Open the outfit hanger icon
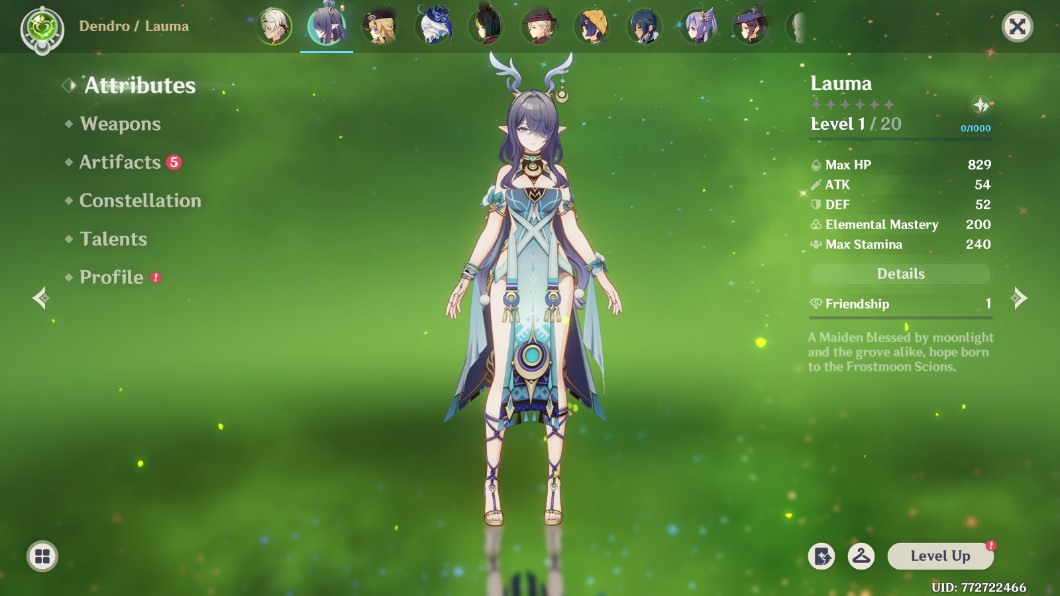The width and height of the screenshot is (1060, 596). (x=861, y=556)
